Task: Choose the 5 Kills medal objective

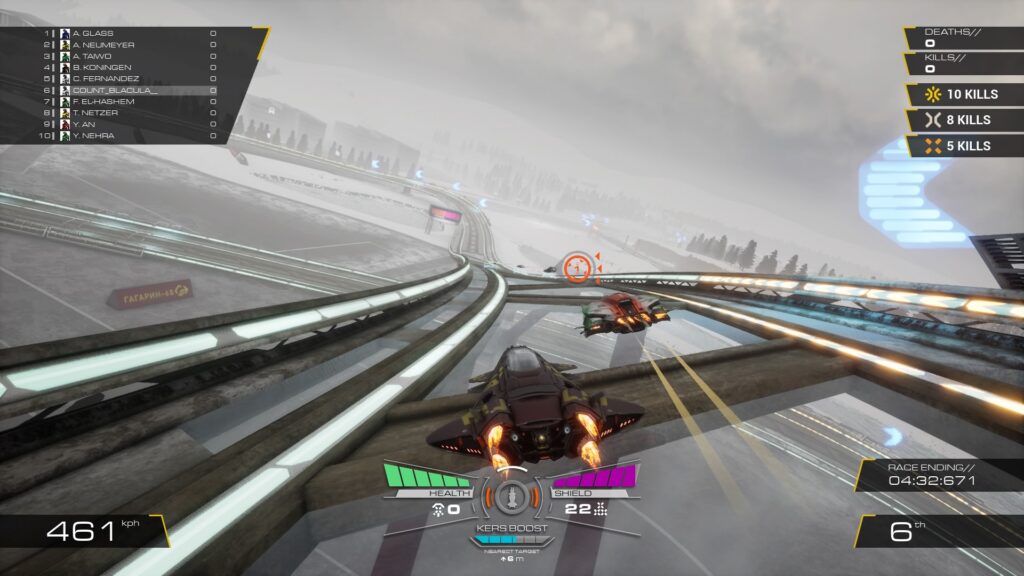Action: coord(964,146)
